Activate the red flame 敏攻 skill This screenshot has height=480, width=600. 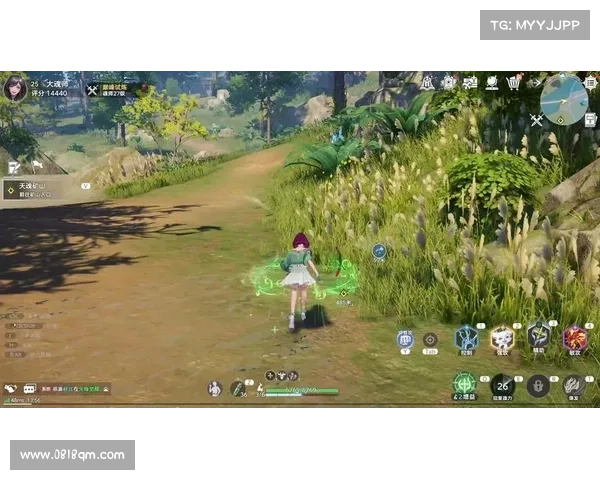575,338
